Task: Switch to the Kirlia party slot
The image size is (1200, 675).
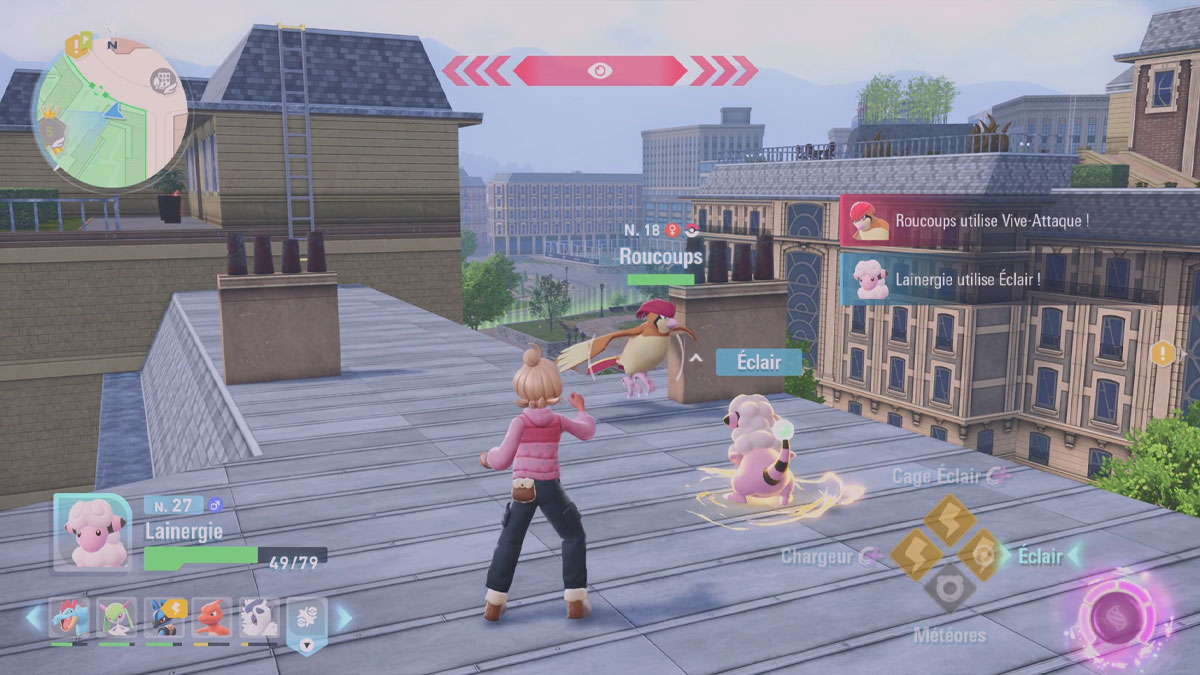Action: tap(116, 618)
